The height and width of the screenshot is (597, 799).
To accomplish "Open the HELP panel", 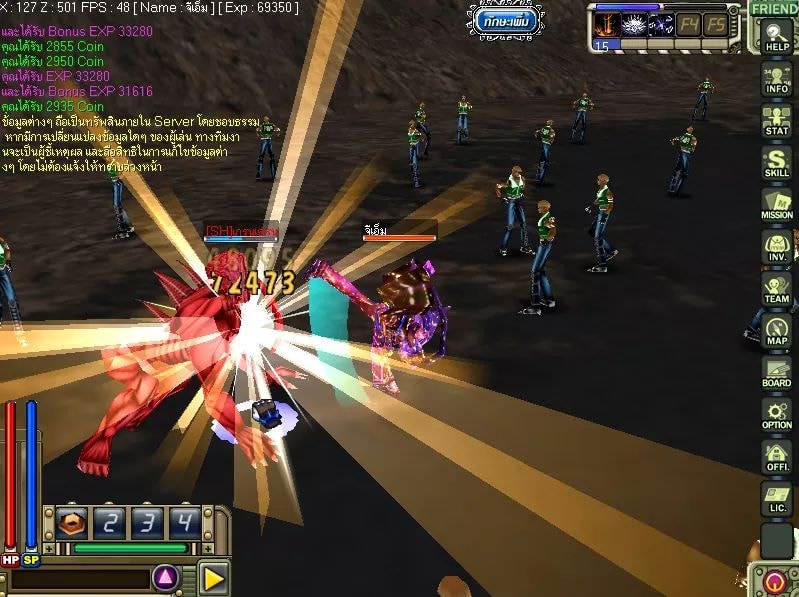I will tap(776, 37).
